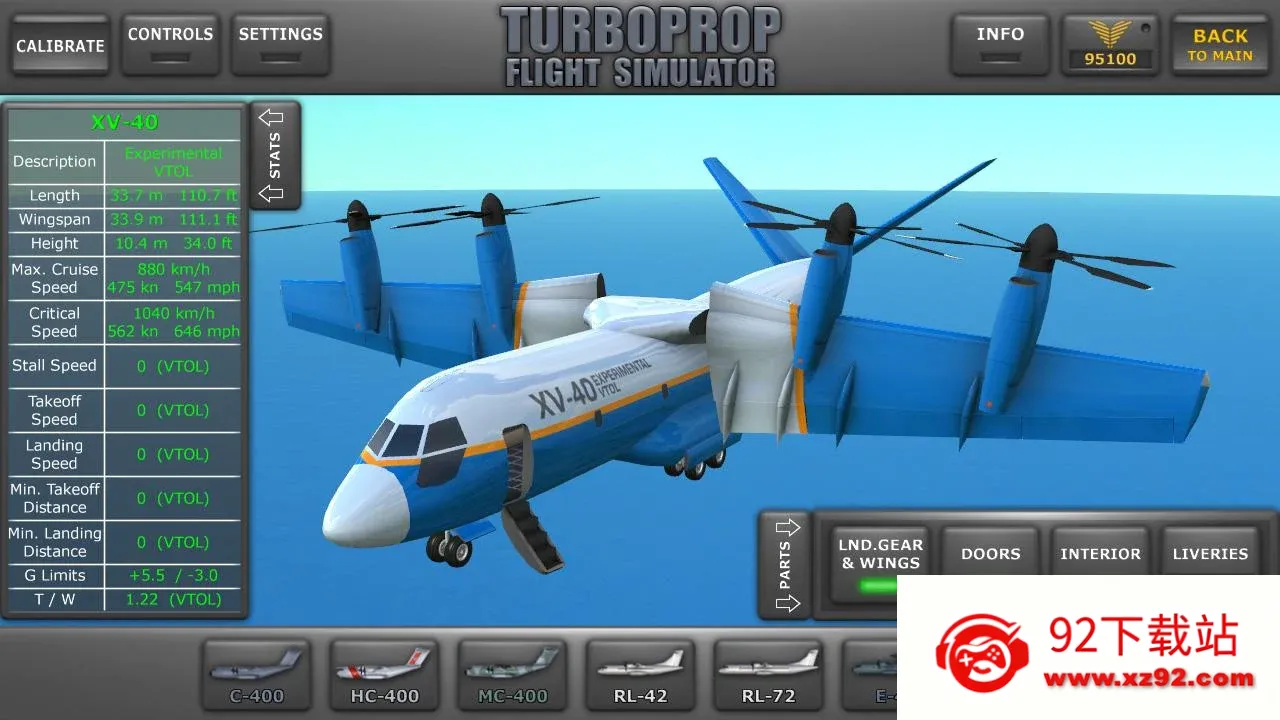Expand PARTS using the upward arrow

pyautogui.click(x=789, y=526)
